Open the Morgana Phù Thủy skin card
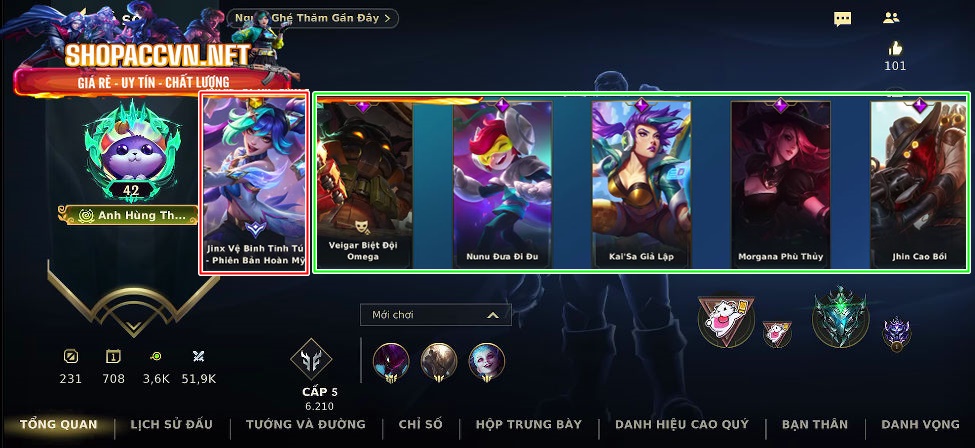 781,183
